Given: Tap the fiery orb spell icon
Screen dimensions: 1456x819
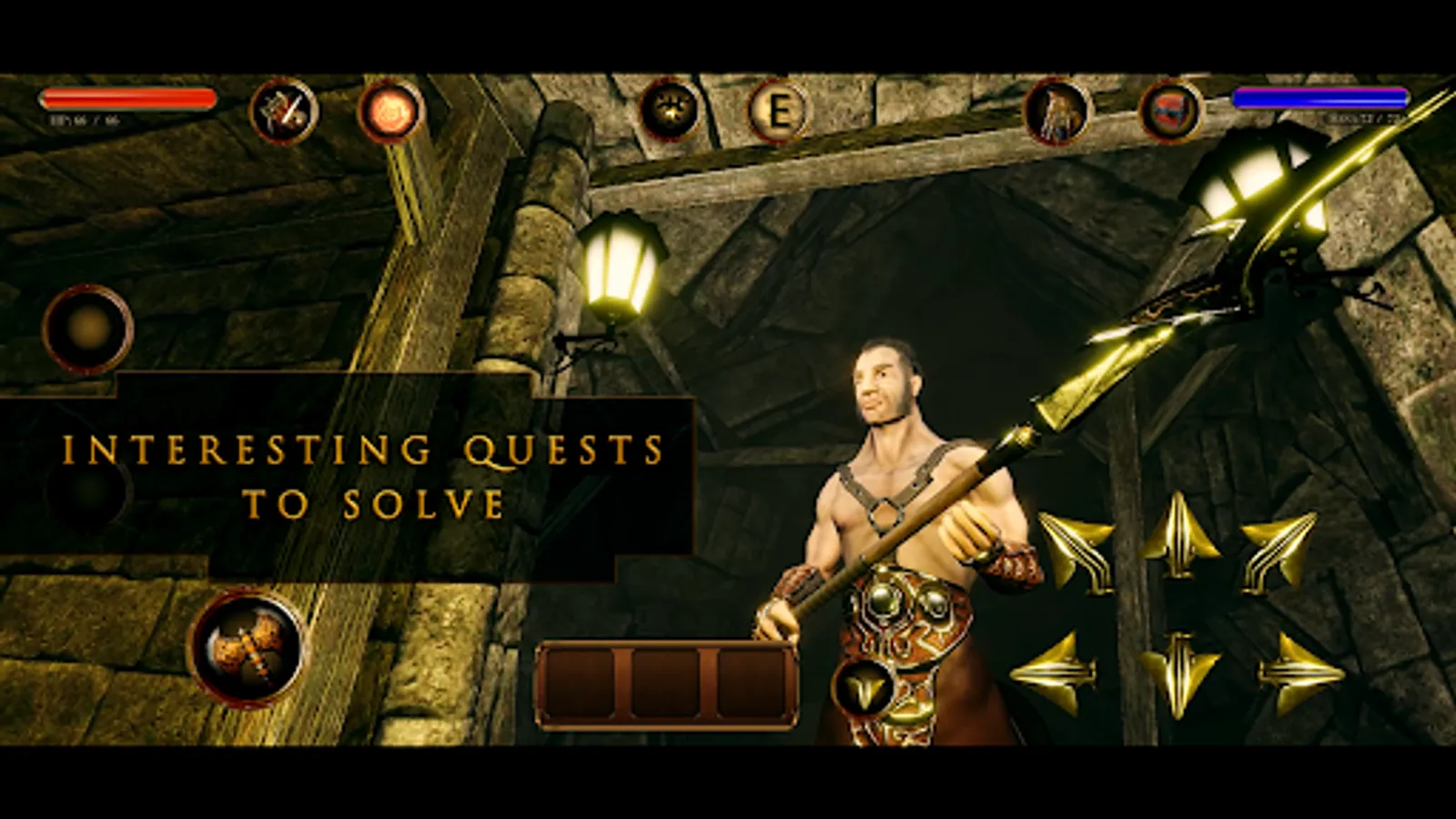Looking at the screenshot, I should [x=391, y=113].
